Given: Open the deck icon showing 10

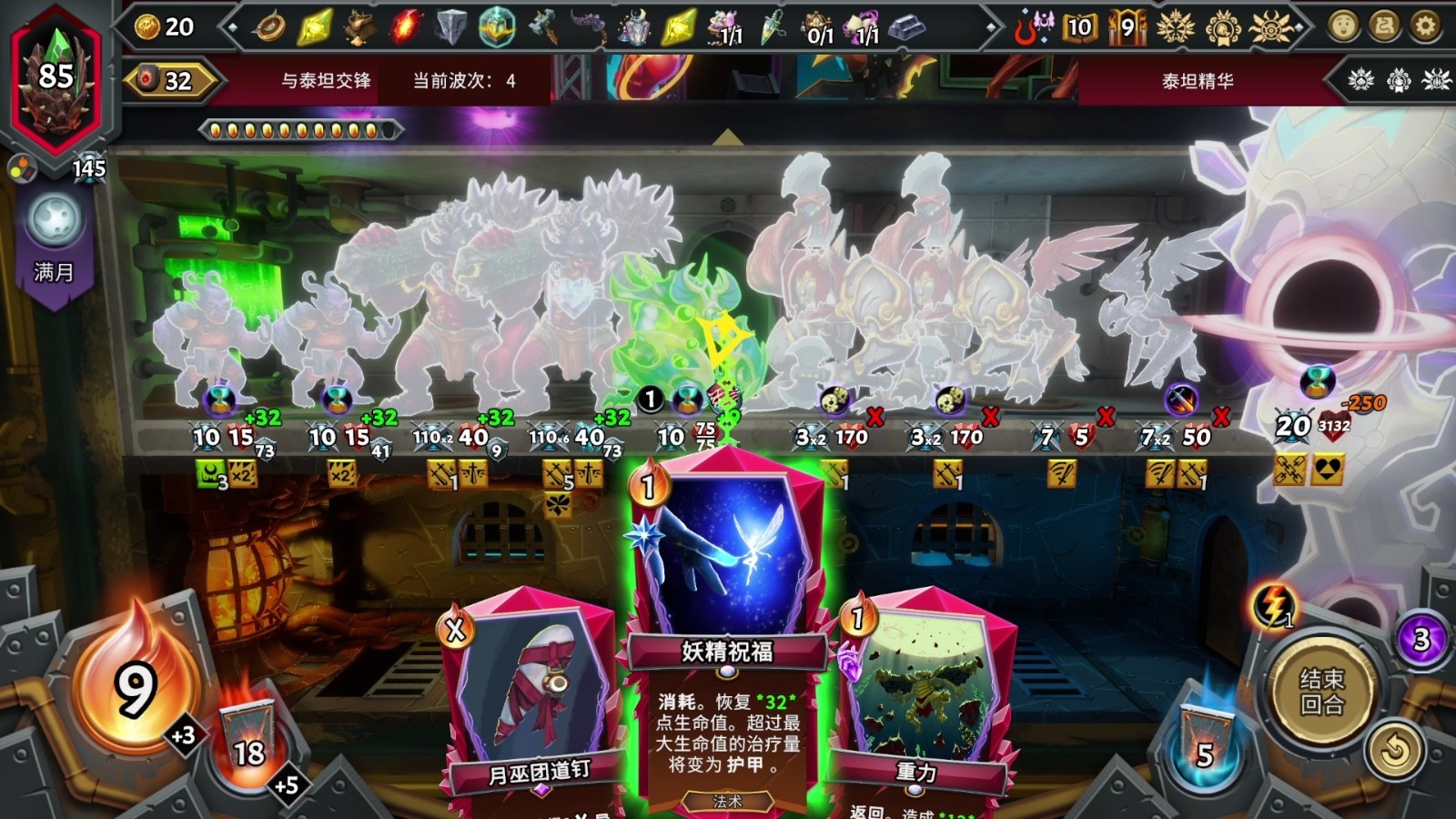Looking at the screenshot, I should [x=1079, y=27].
